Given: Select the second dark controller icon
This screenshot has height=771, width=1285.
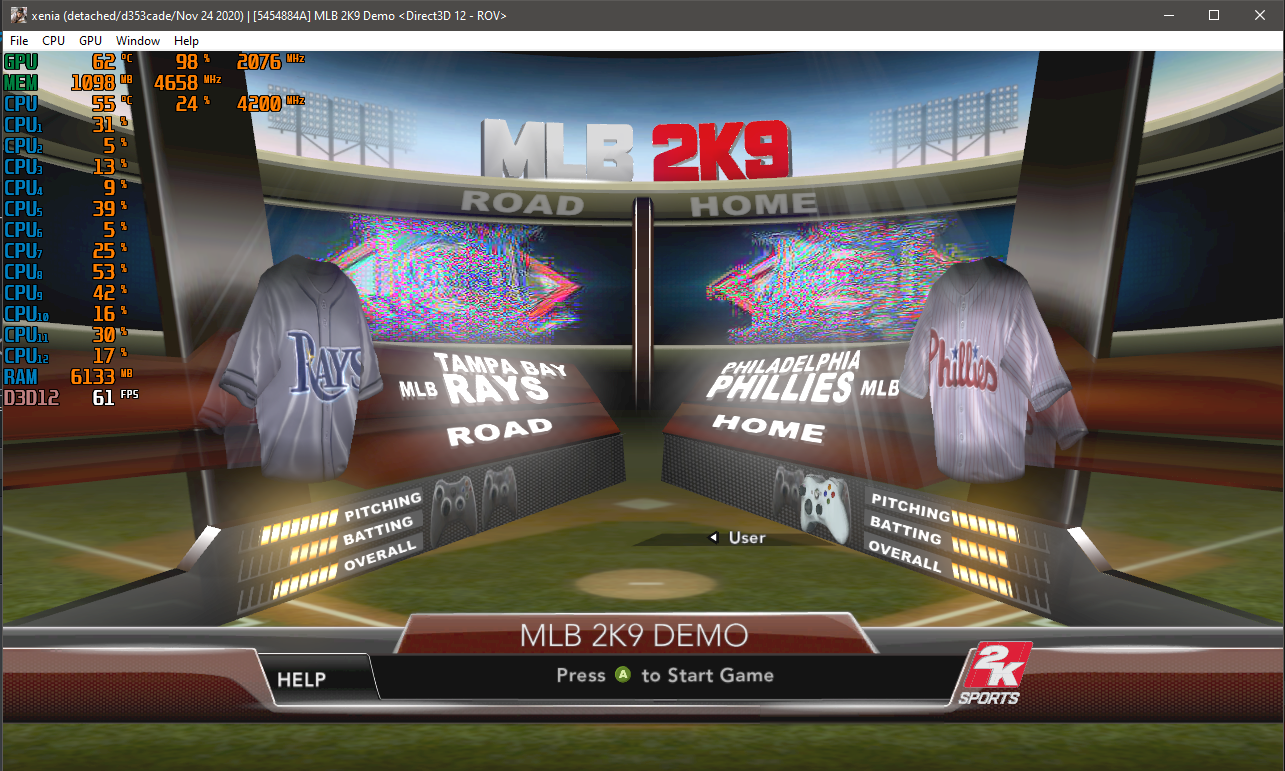Looking at the screenshot, I should pos(500,490).
